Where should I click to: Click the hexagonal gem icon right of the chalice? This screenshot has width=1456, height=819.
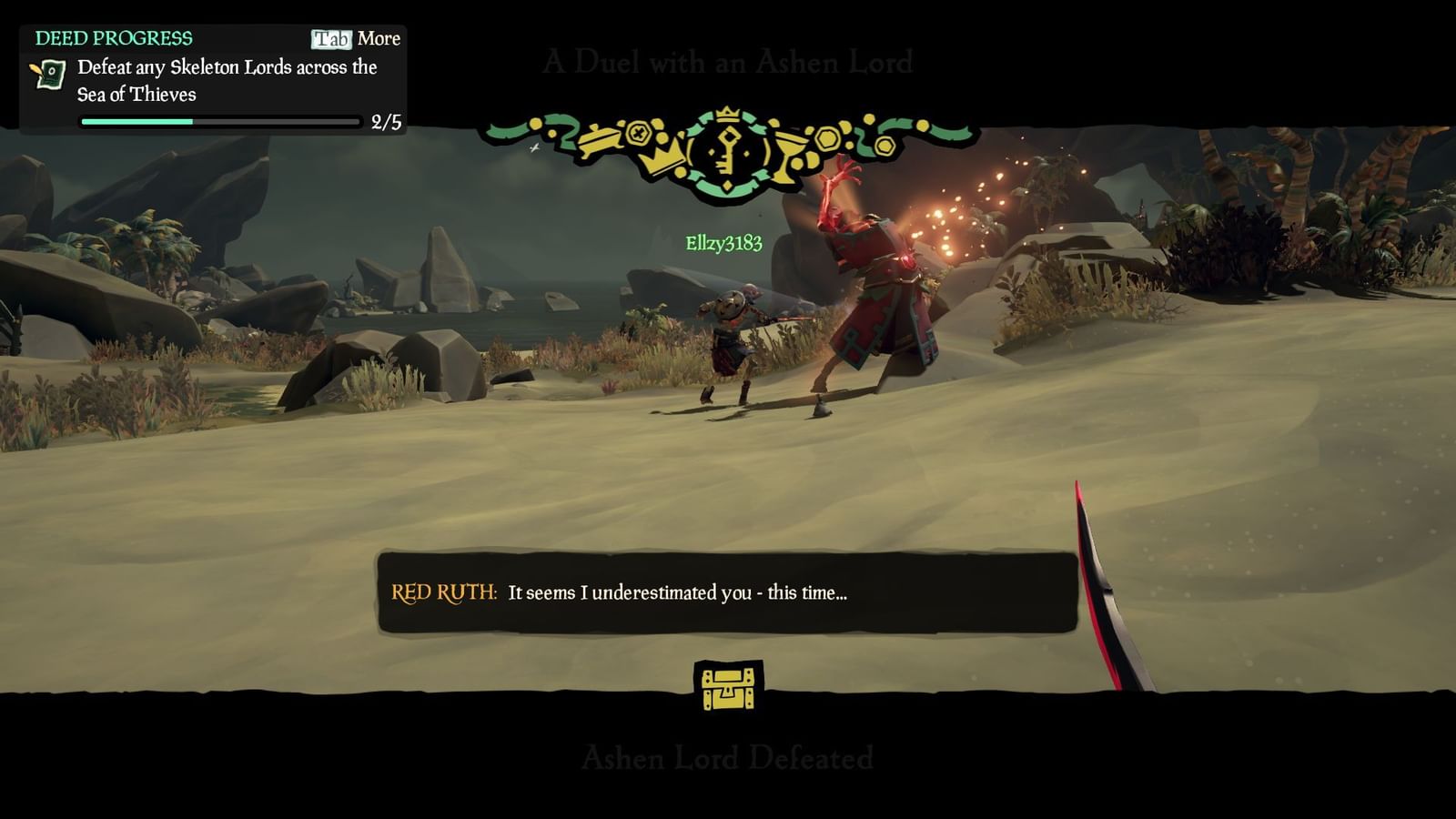(x=826, y=138)
